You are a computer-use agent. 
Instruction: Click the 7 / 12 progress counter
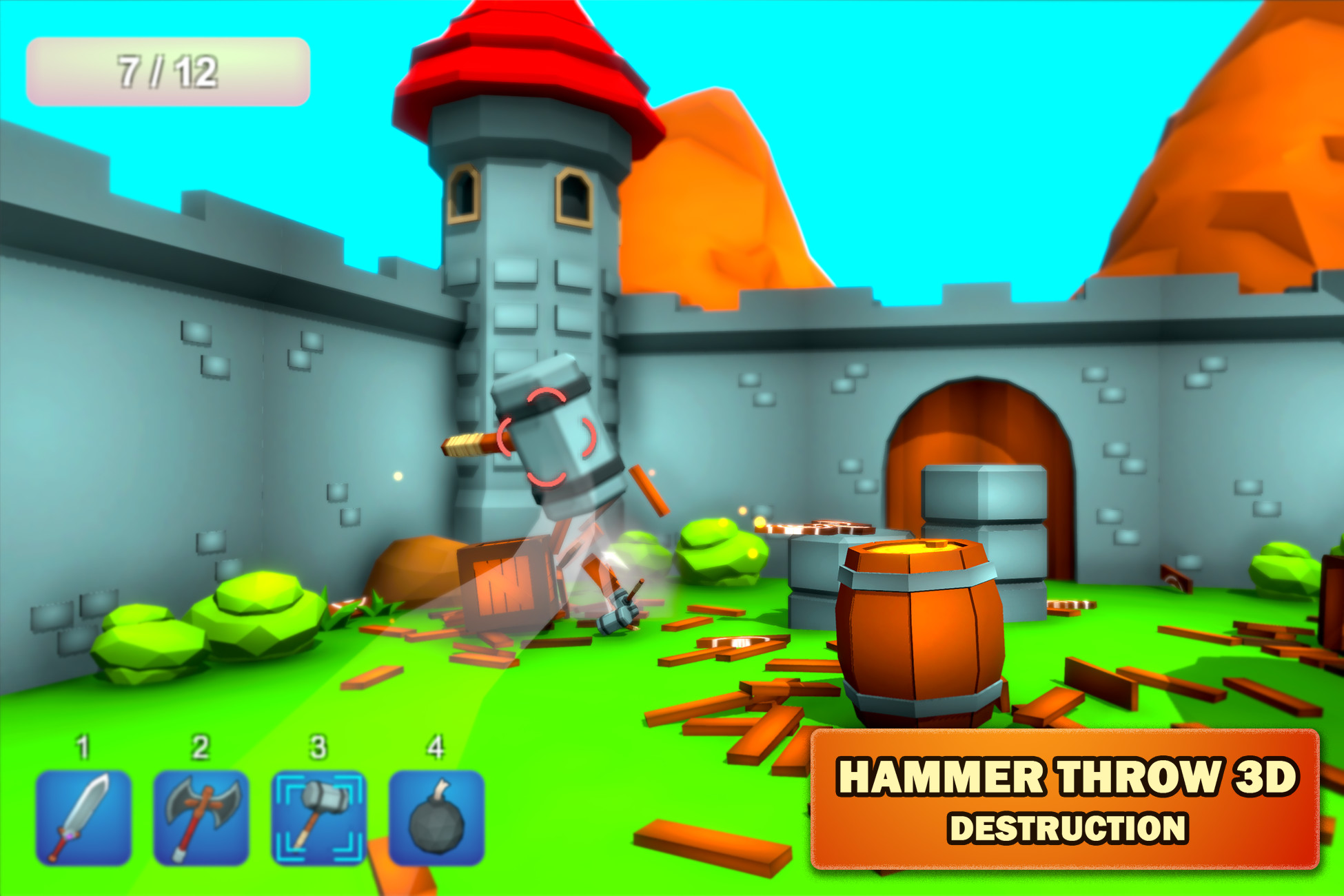(x=167, y=71)
